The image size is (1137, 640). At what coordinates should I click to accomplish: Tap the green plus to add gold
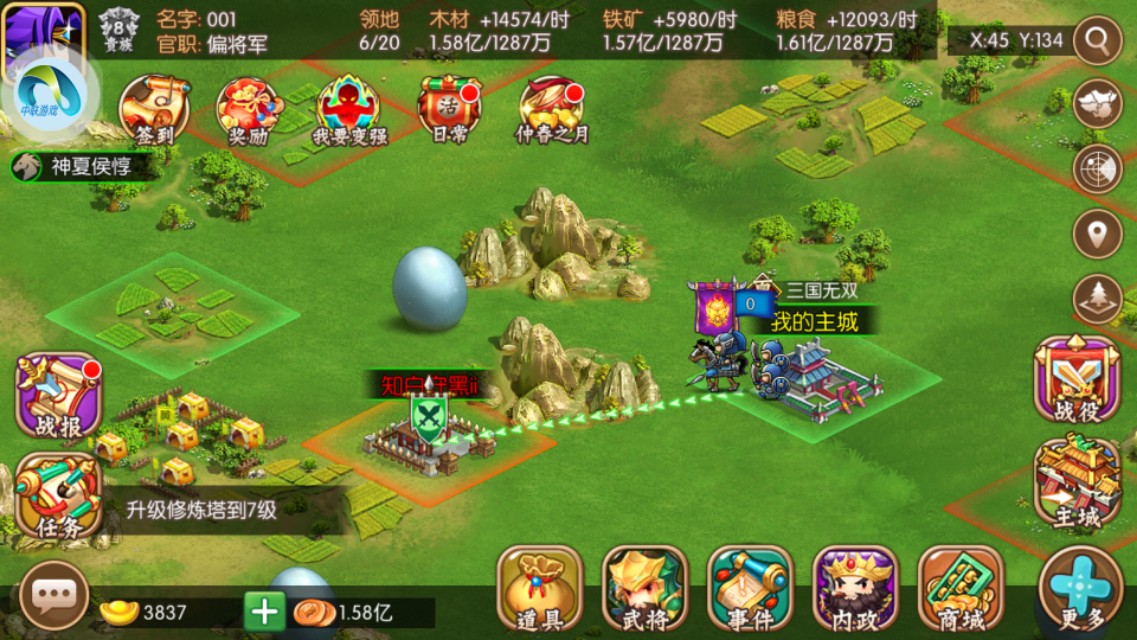(x=265, y=611)
